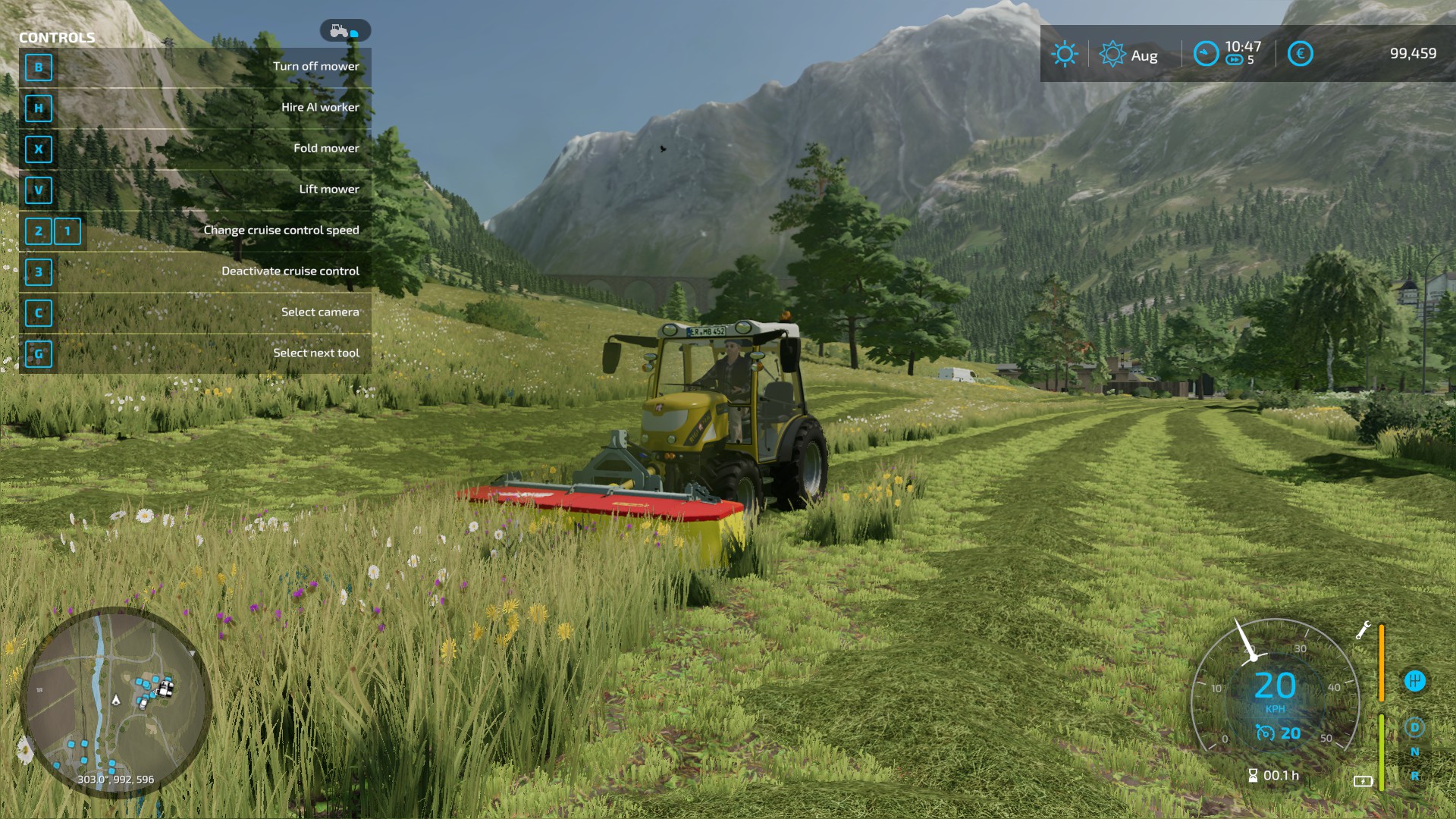Select the clock icon beside the time
Screen dimensions: 1456x819
pyautogui.click(x=1206, y=53)
